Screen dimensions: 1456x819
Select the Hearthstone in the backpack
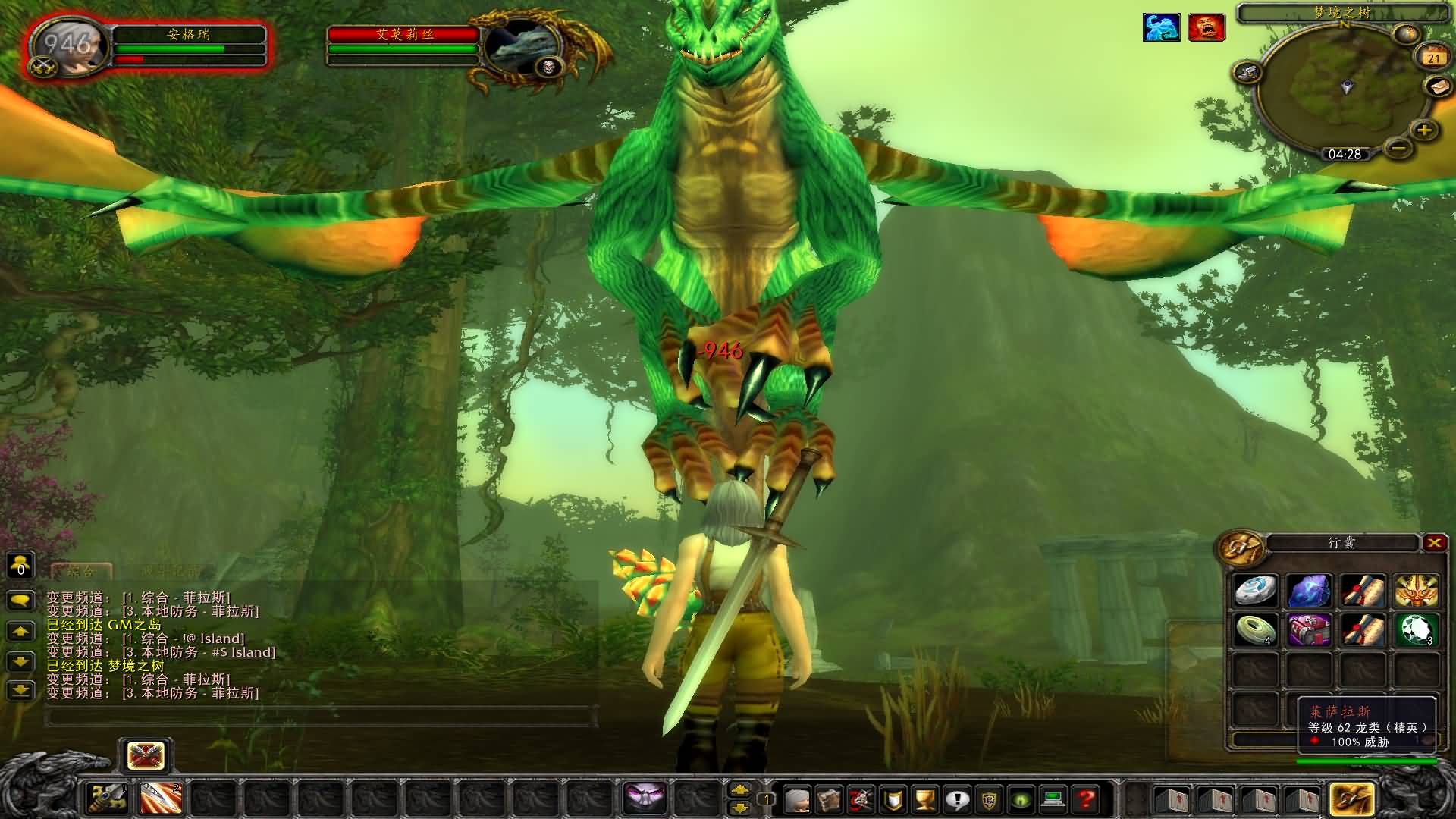pyautogui.click(x=1255, y=591)
